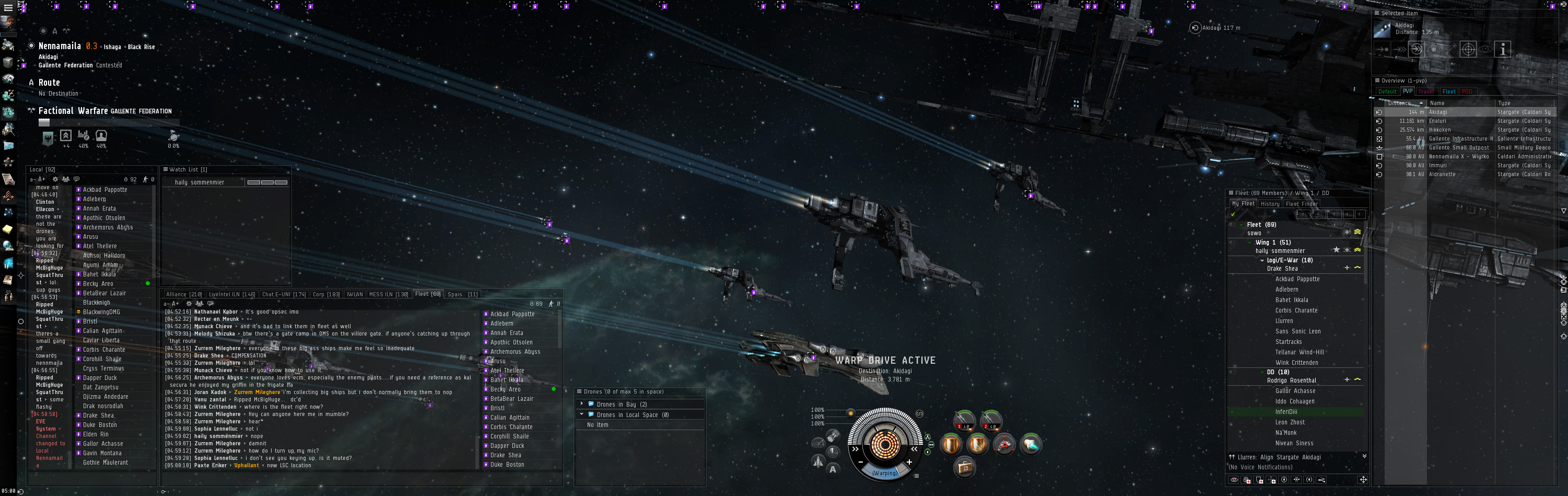Viewport: 1568px width, 496px height.
Task: Select haily sommenmier in the Watch List
Action: point(199,182)
